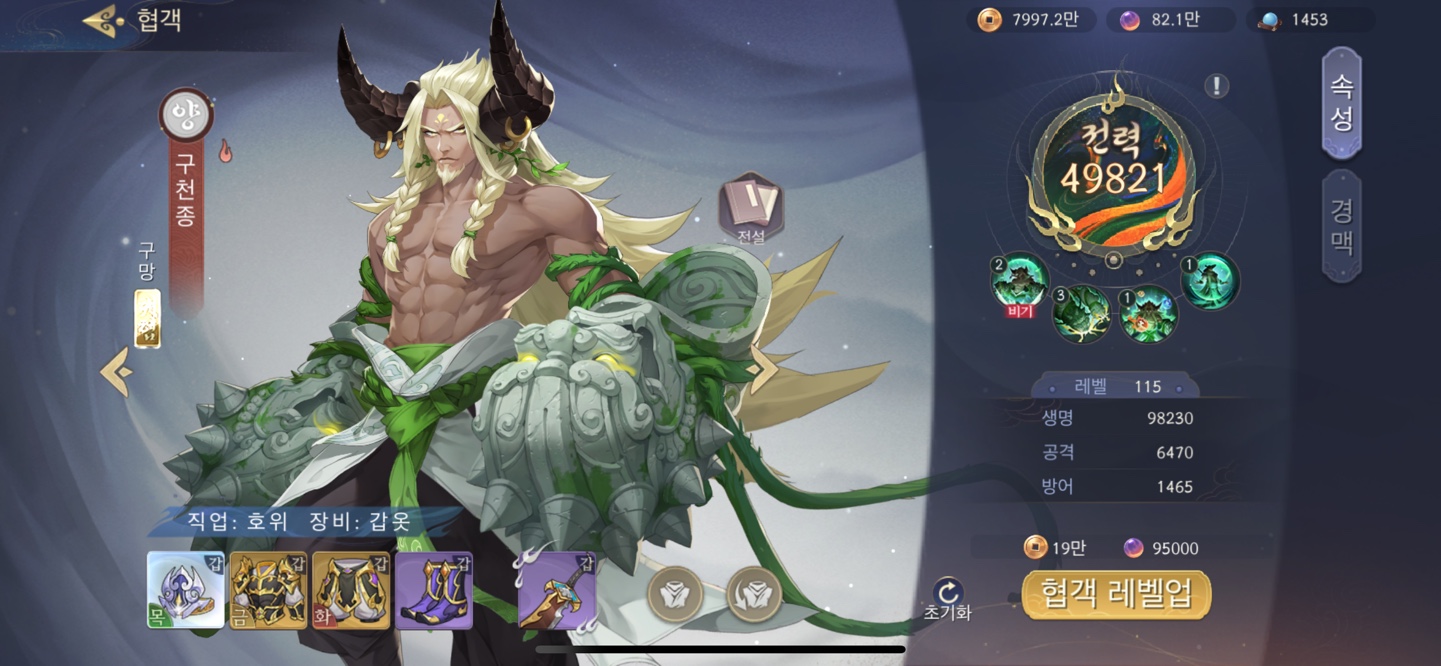This screenshot has height=666, width=1441.
Task: Inspect the level 3 lightning fist skill
Action: [1081, 314]
